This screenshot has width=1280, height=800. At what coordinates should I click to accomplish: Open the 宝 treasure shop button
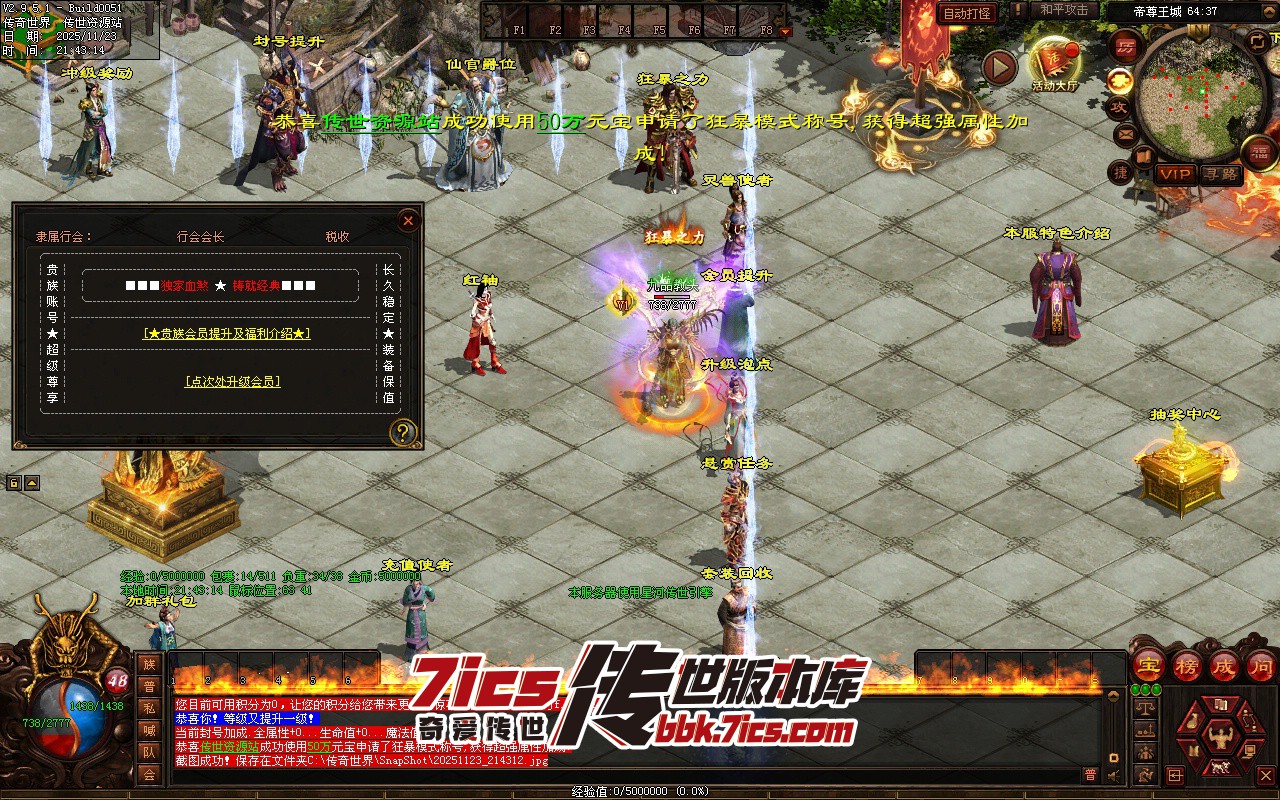[x=1148, y=665]
